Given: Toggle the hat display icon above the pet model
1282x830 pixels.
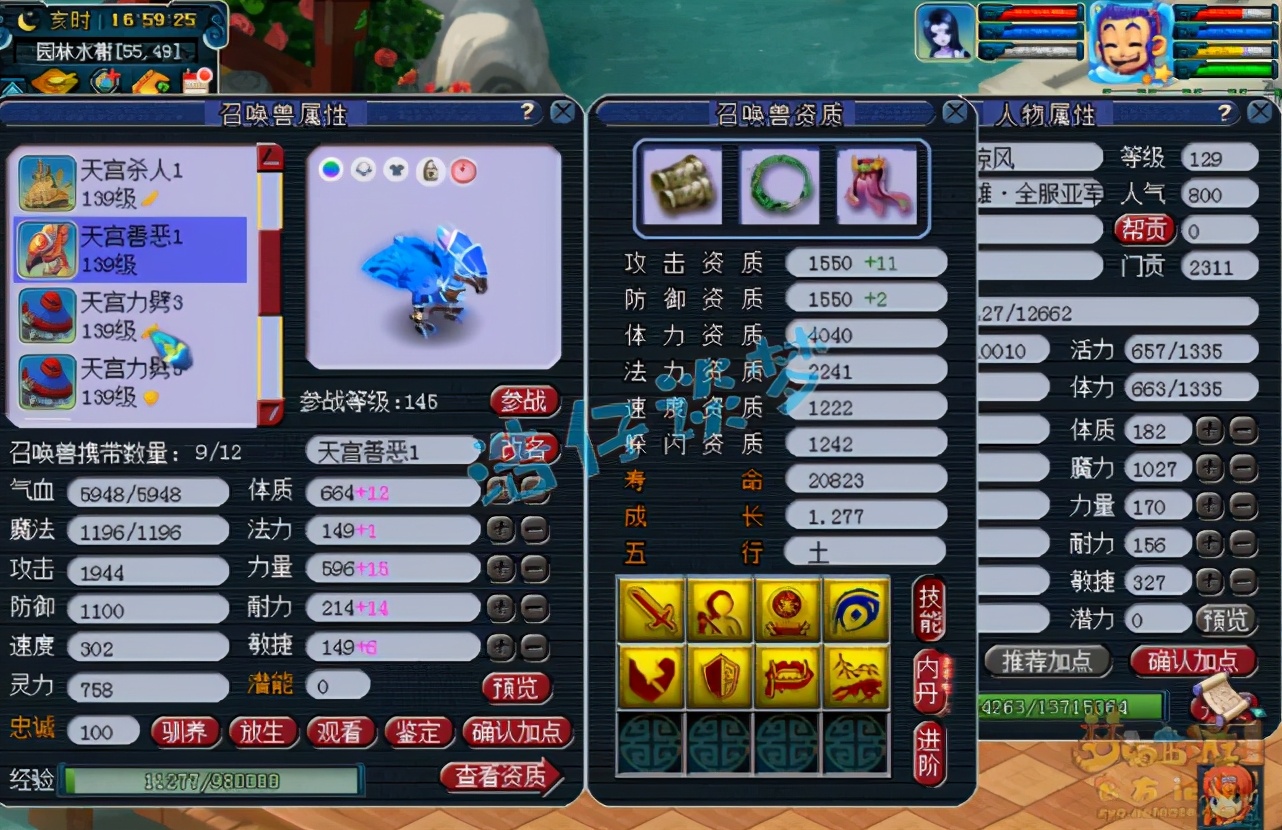Looking at the screenshot, I should pyautogui.click(x=364, y=171).
